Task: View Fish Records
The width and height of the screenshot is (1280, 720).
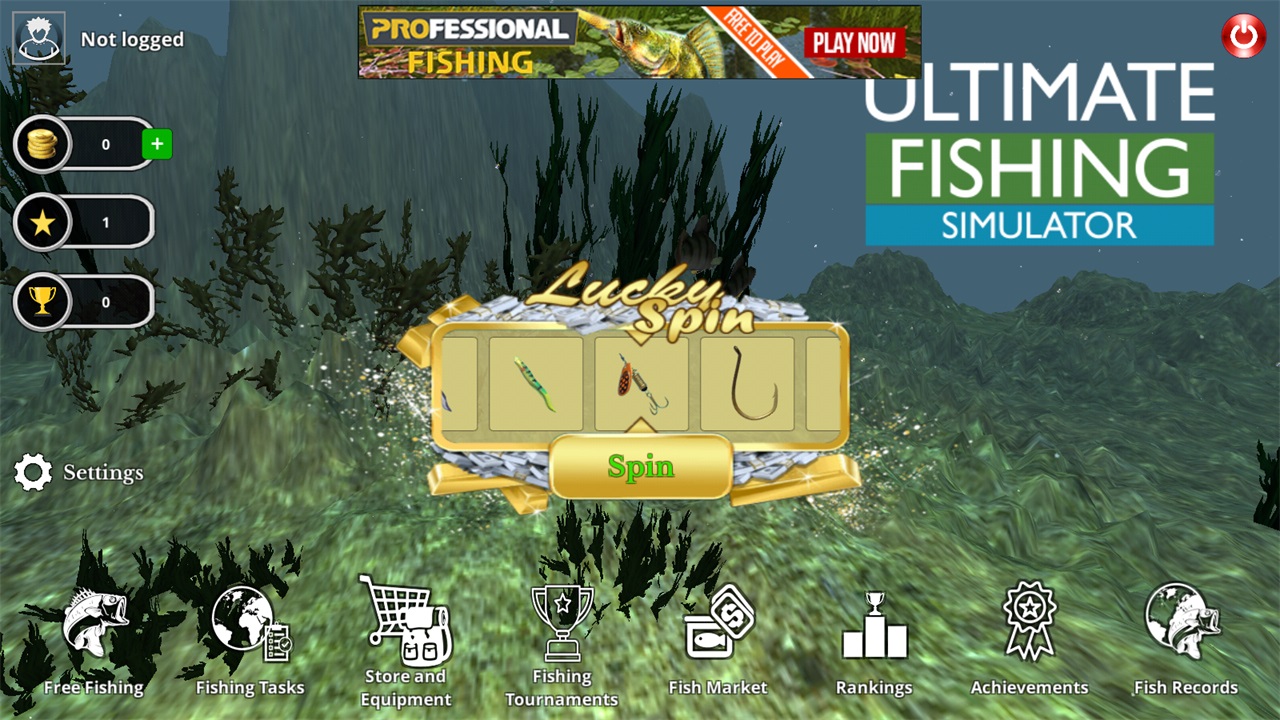Action: 1186,640
